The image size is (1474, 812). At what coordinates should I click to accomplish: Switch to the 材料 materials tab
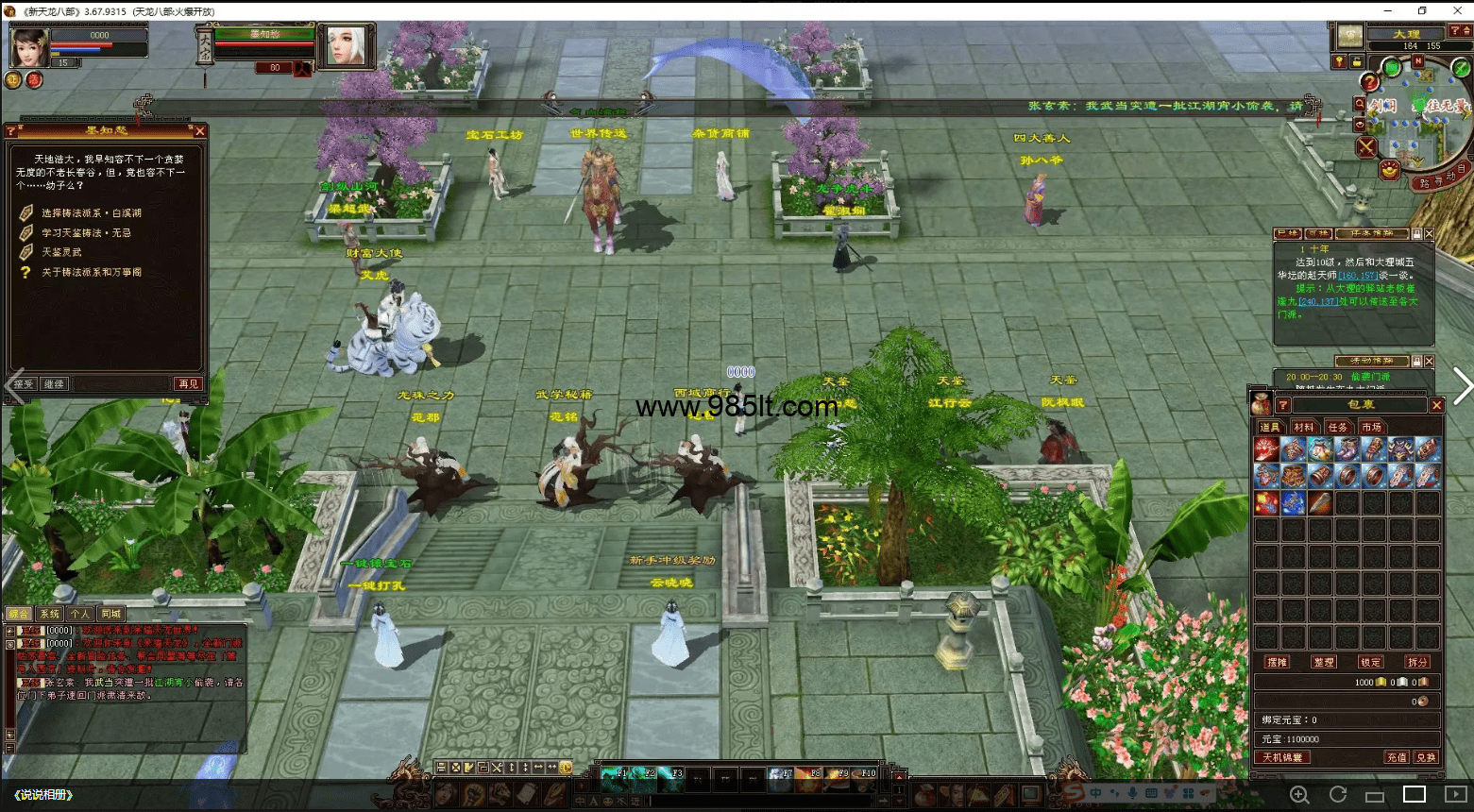coord(1304,428)
